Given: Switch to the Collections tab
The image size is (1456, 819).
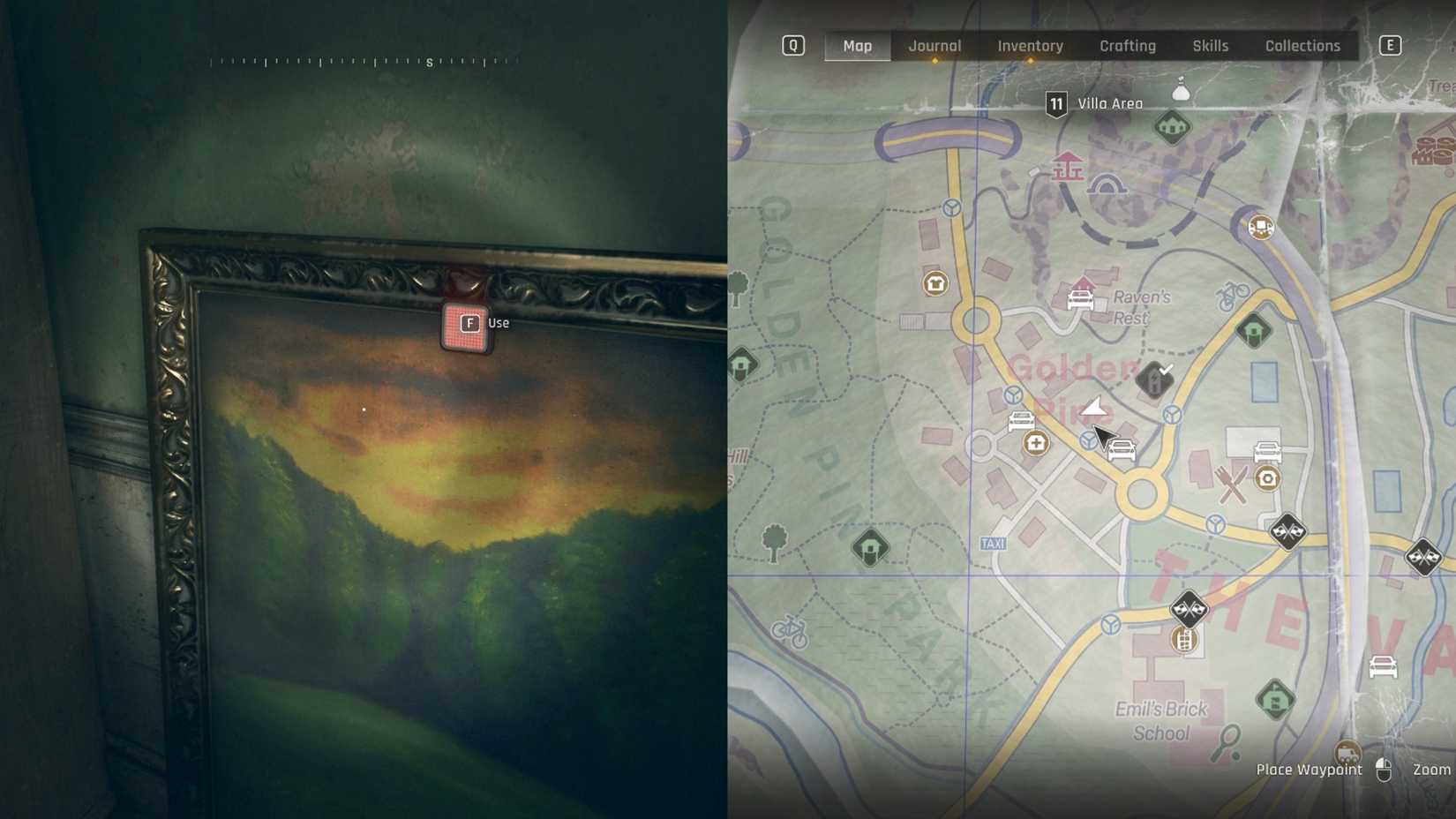Looking at the screenshot, I should pos(1302,45).
